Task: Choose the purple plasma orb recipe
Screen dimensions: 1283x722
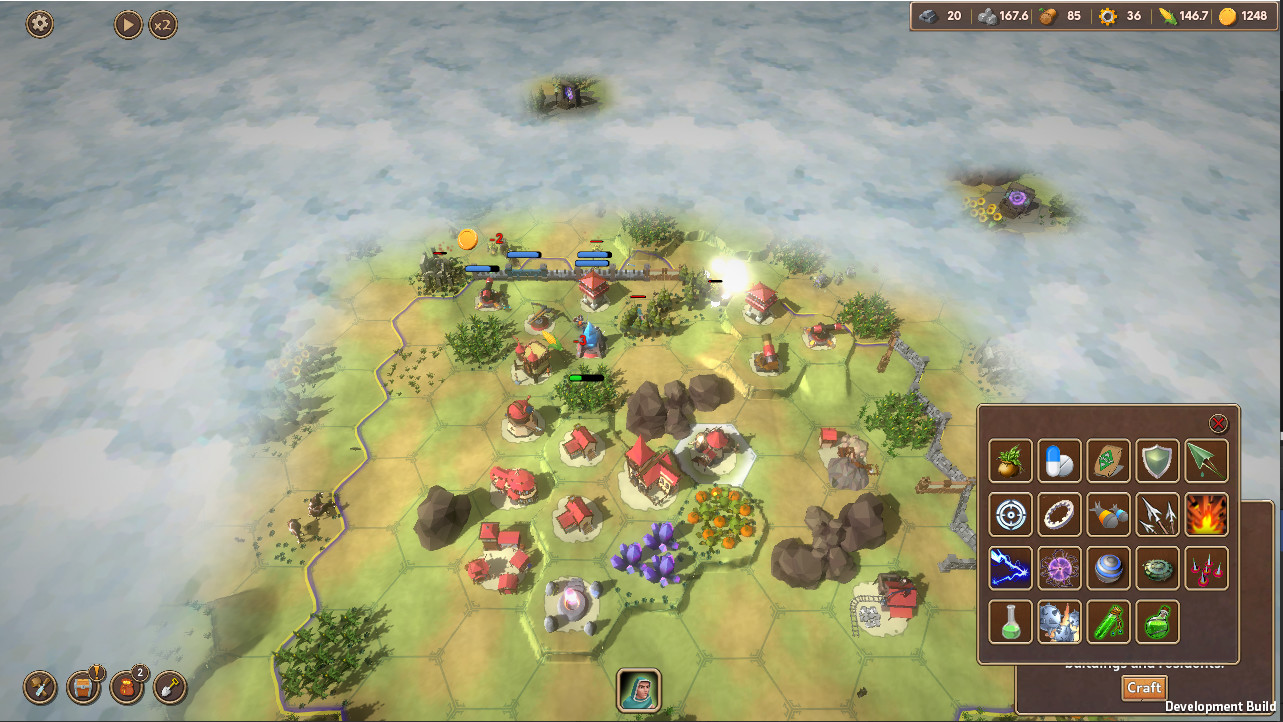Action: tap(1060, 568)
